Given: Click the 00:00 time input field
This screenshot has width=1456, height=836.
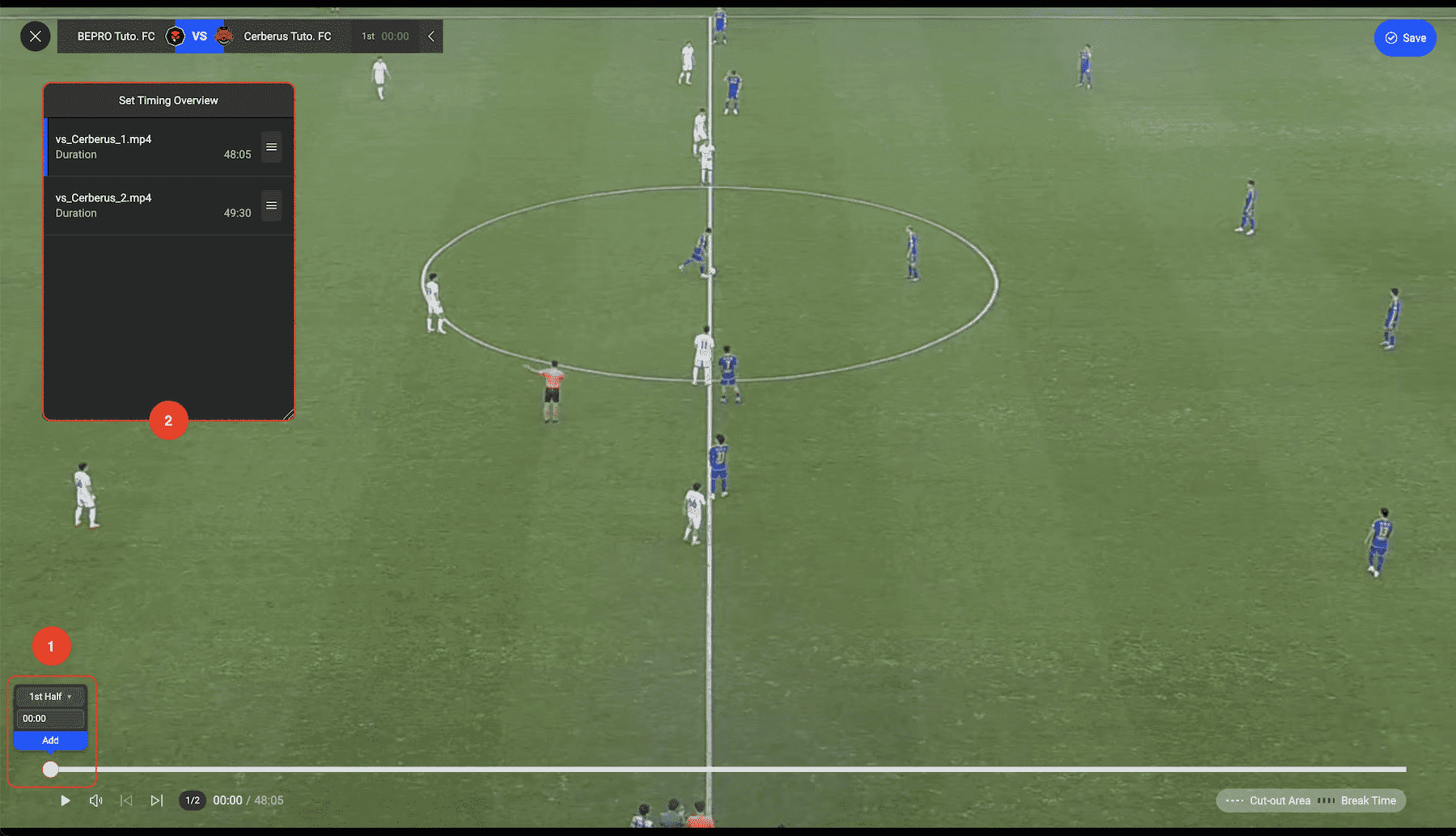Looking at the screenshot, I should (50, 719).
